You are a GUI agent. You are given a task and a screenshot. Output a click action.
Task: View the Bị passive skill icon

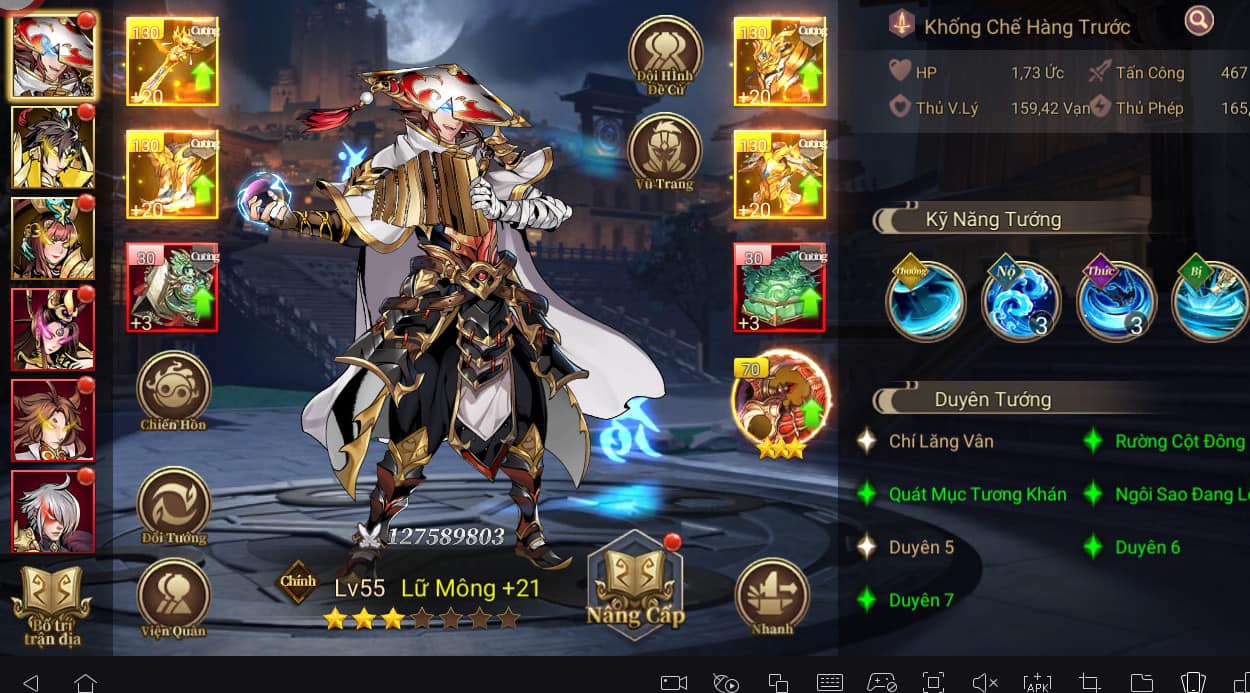tap(1210, 300)
